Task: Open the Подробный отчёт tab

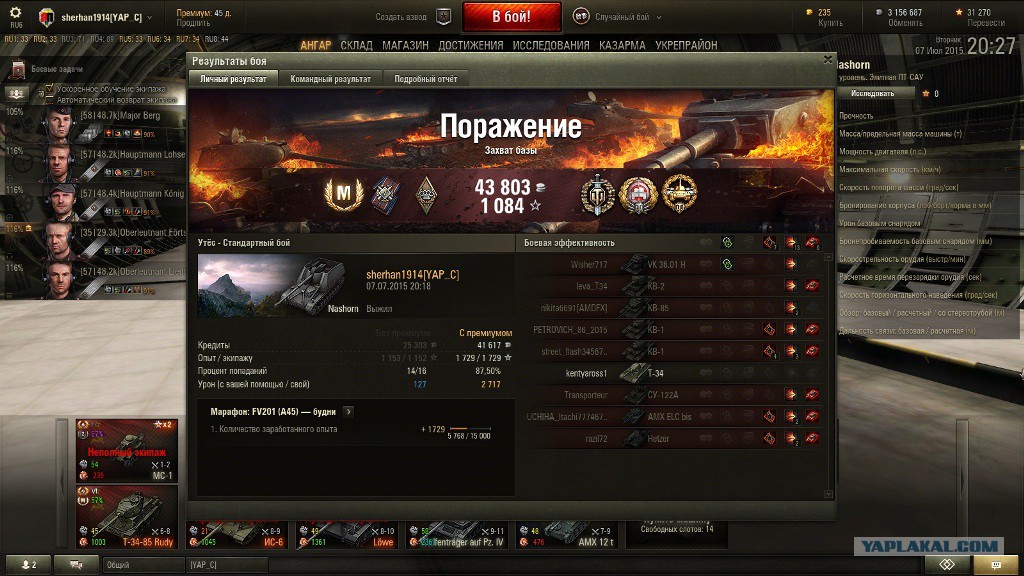Action: [x=425, y=79]
